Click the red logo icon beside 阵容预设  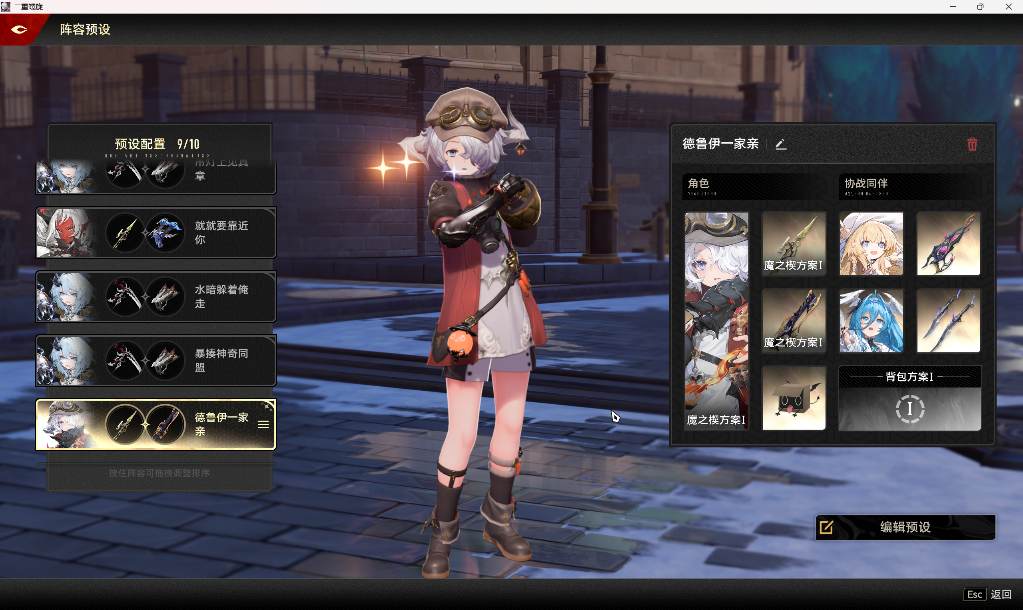click(19, 29)
